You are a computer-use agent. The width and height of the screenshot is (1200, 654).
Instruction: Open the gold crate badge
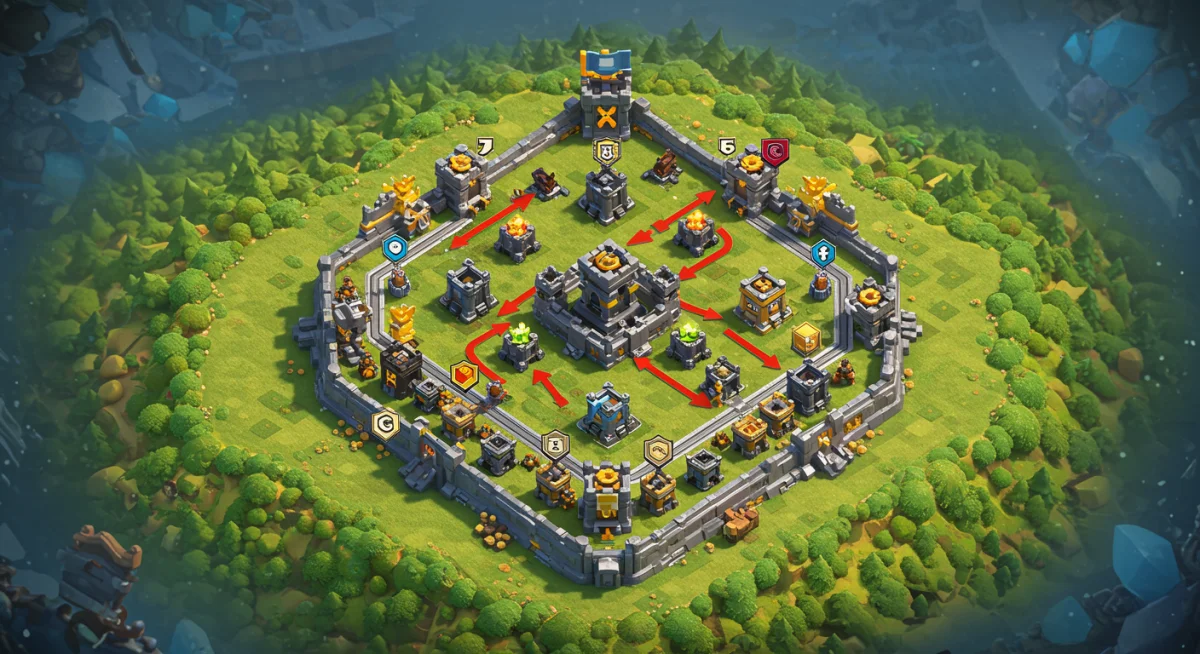(805, 339)
